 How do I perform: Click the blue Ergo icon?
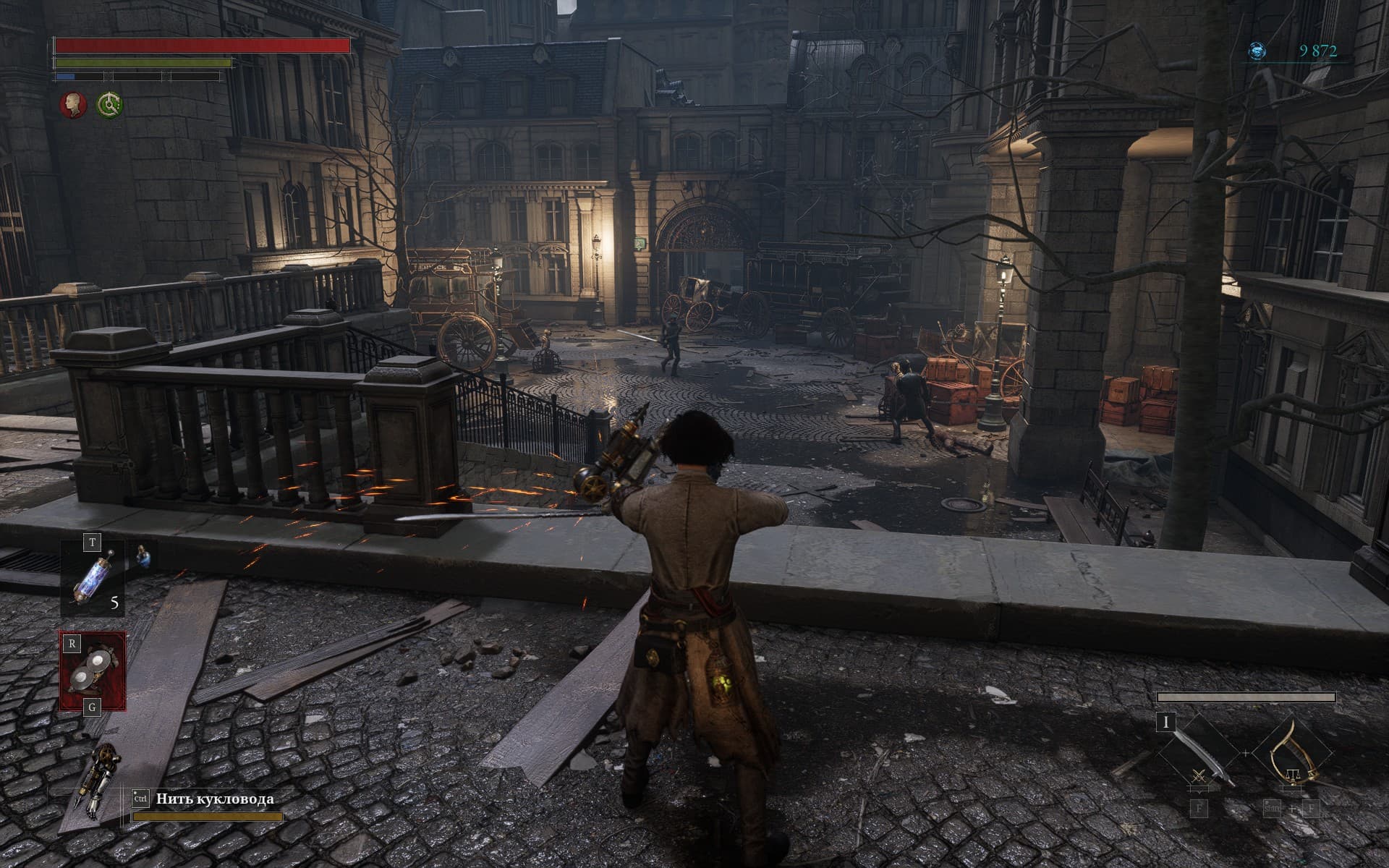tap(1258, 51)
